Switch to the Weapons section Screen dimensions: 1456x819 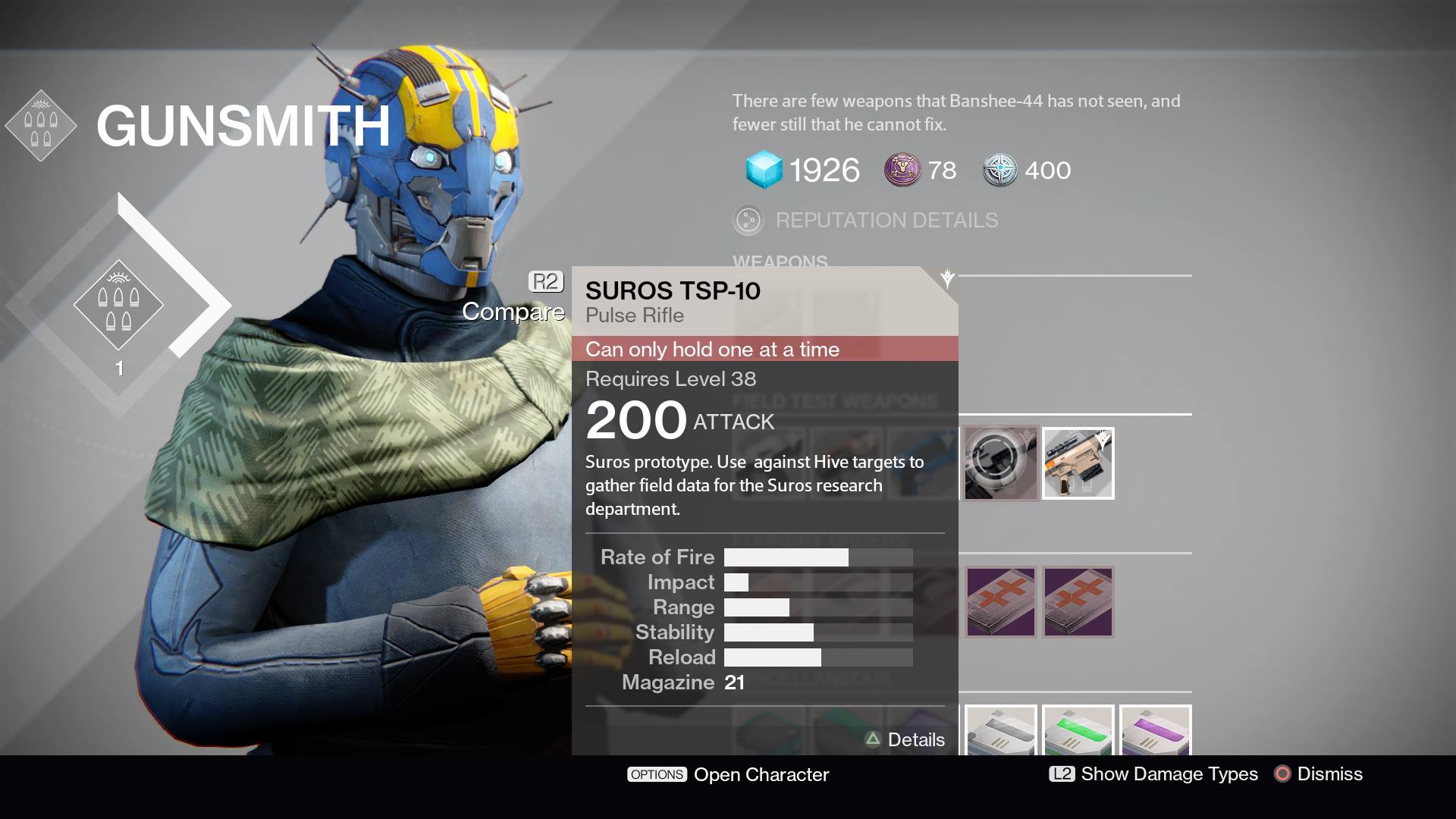click(780, 262)
